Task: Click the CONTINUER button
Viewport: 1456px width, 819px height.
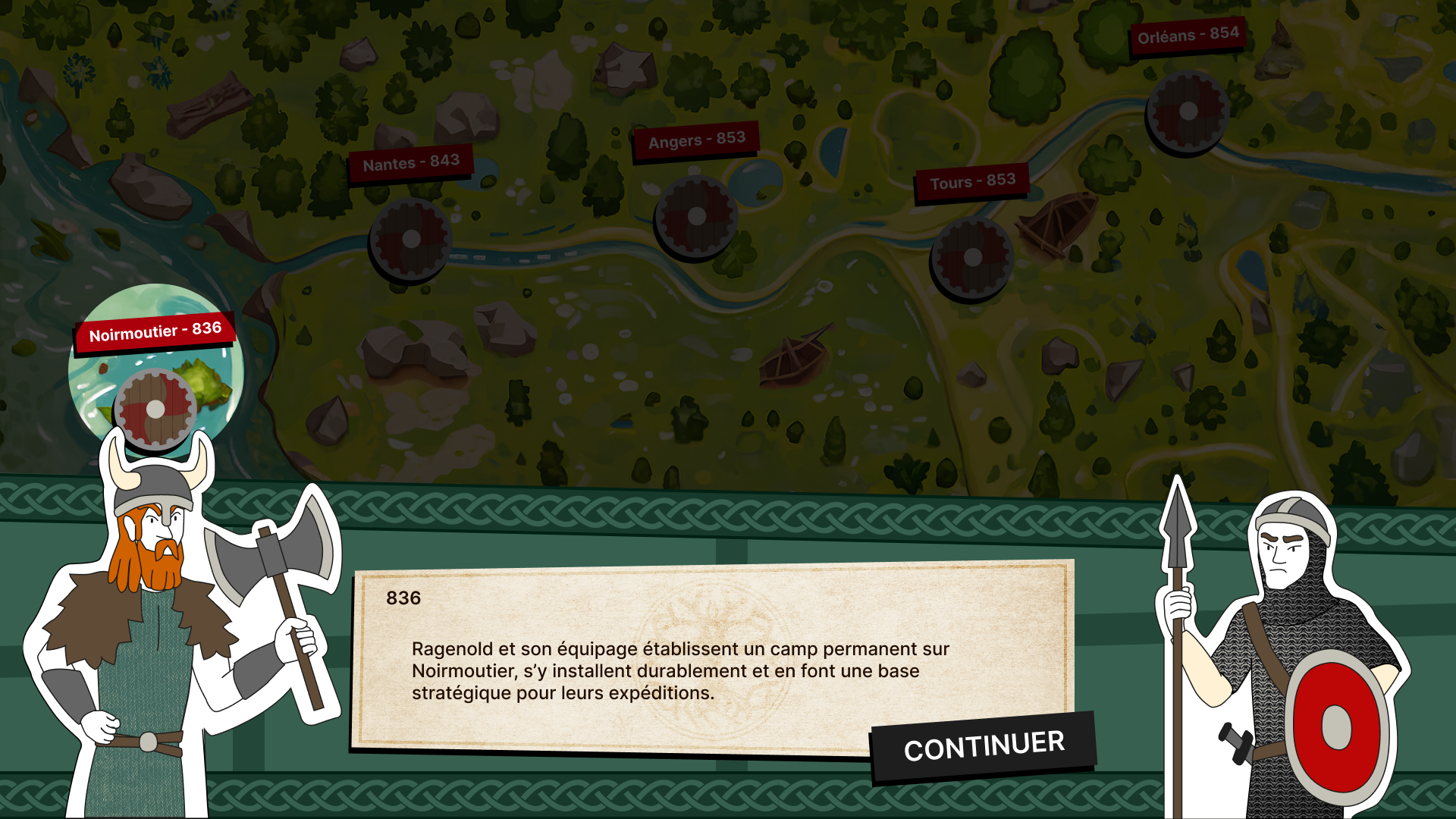Action: [984, 746]
